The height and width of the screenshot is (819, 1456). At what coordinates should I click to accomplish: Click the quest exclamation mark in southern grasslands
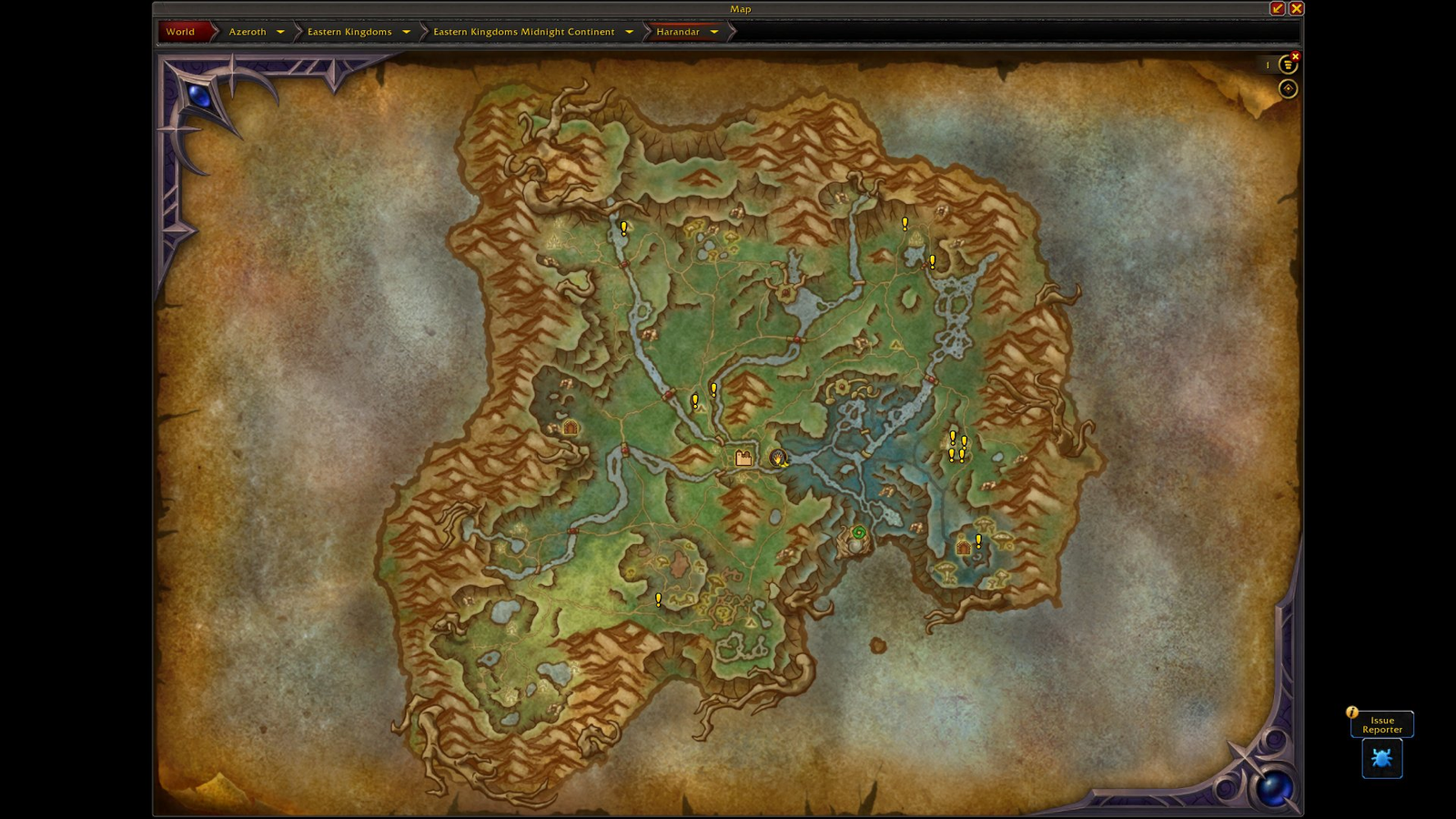(658, 598)
